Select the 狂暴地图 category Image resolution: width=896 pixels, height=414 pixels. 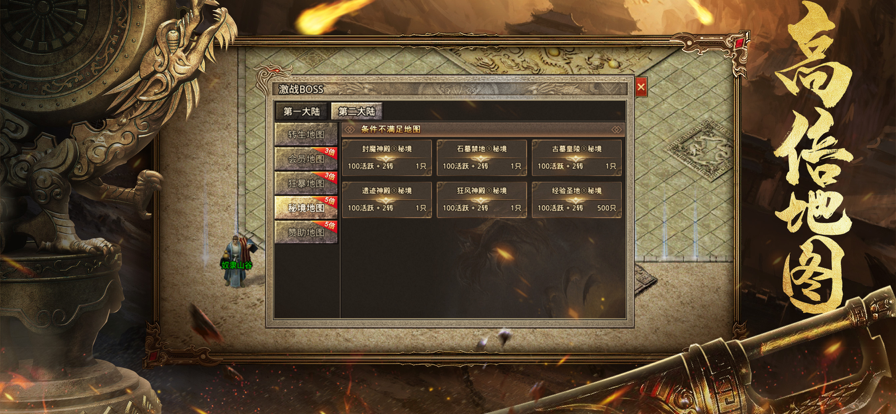[305, 184]
